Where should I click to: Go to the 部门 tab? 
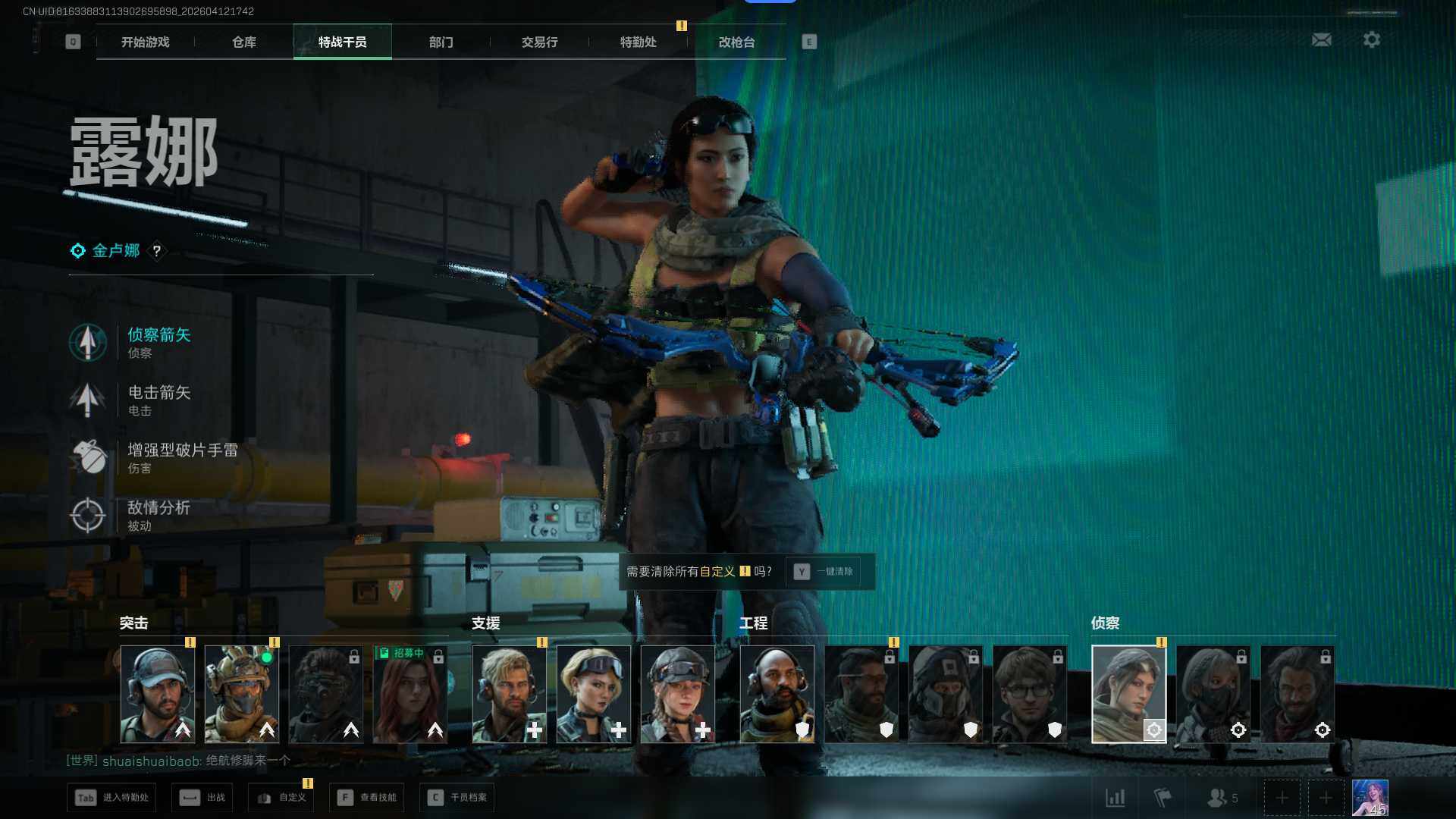441,42
